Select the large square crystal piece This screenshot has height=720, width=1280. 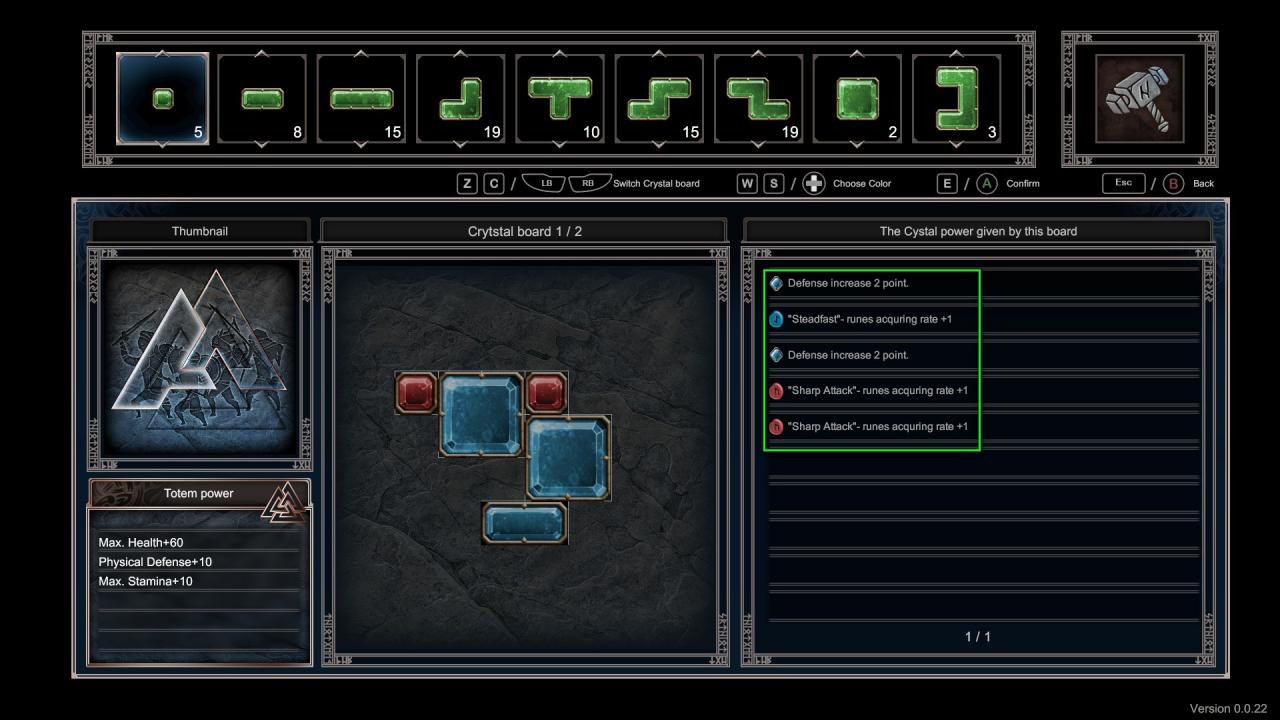(857, 98)
